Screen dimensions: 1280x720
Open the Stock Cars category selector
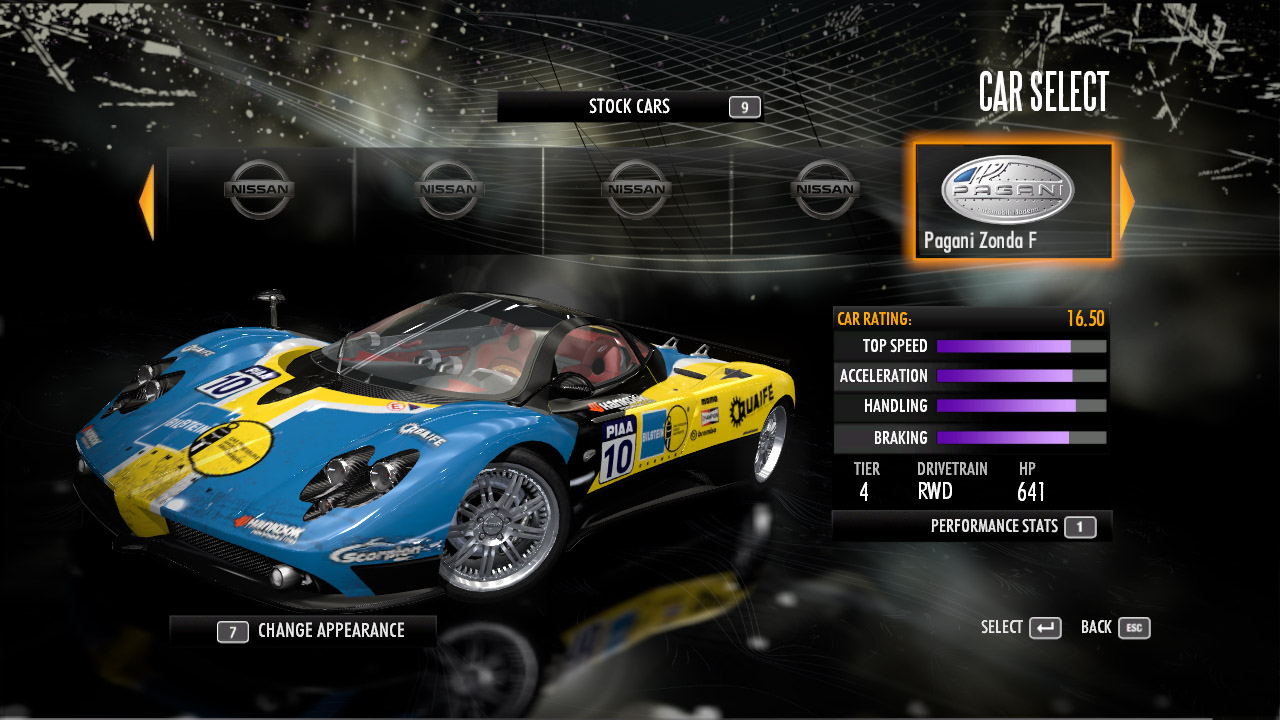(630, 107)
